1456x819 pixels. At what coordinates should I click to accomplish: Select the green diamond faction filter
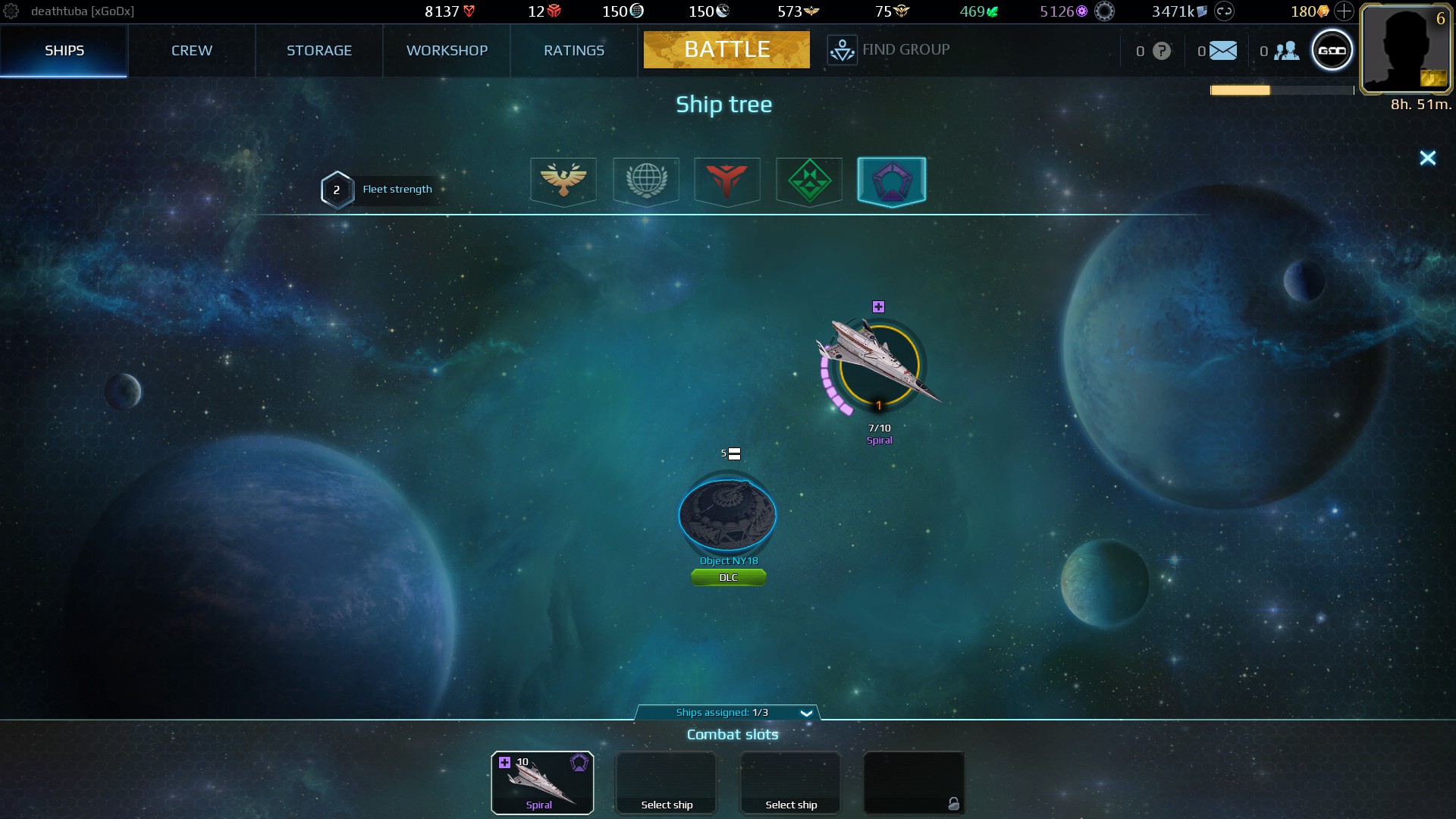pyautogui.click(x=809, y=180)
